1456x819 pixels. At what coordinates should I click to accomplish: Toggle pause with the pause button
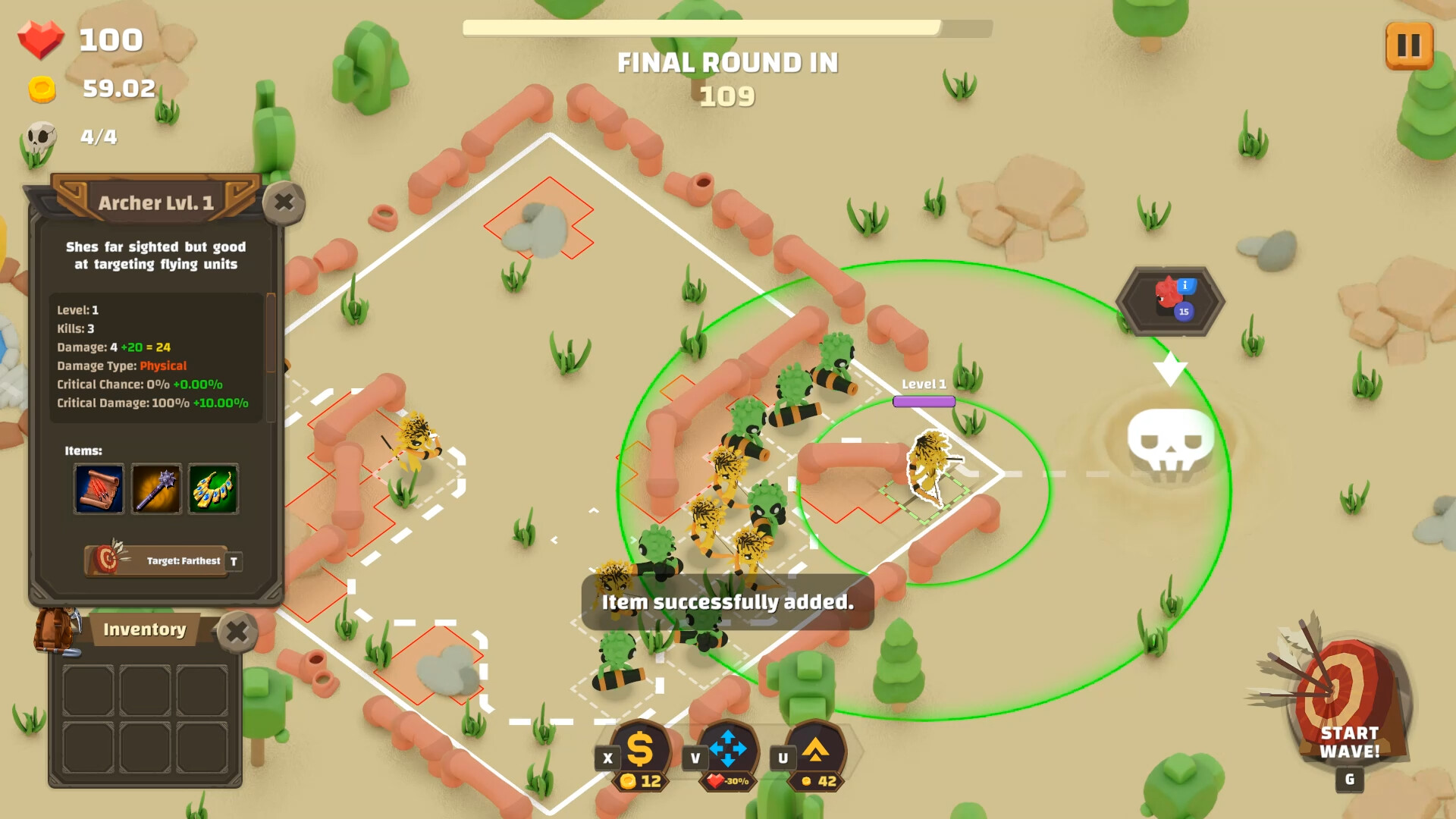click(x=1408, y=45)
